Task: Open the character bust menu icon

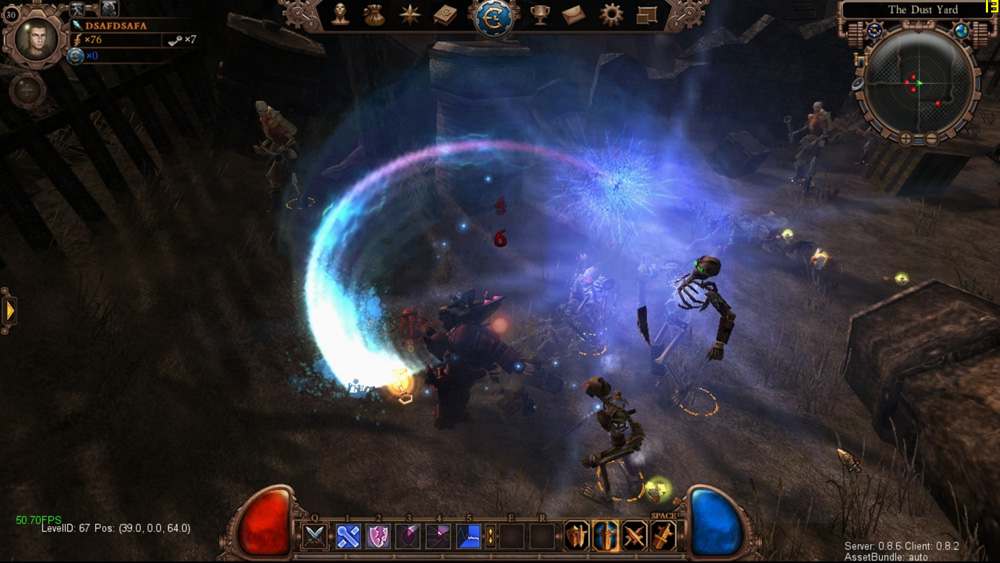Action: (x=340, y=14)
